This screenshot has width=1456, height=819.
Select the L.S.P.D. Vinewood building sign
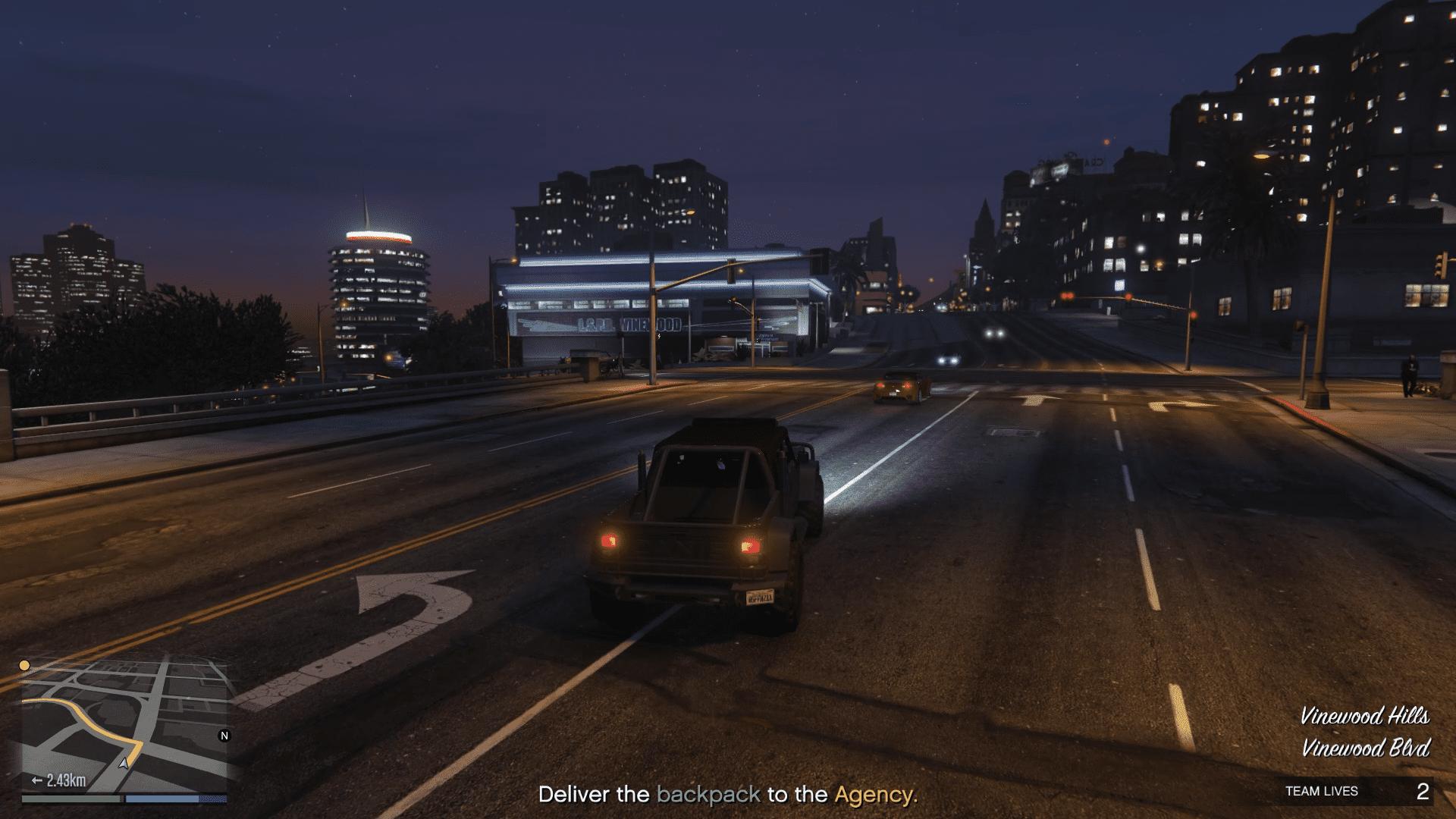tap(629, 325)
